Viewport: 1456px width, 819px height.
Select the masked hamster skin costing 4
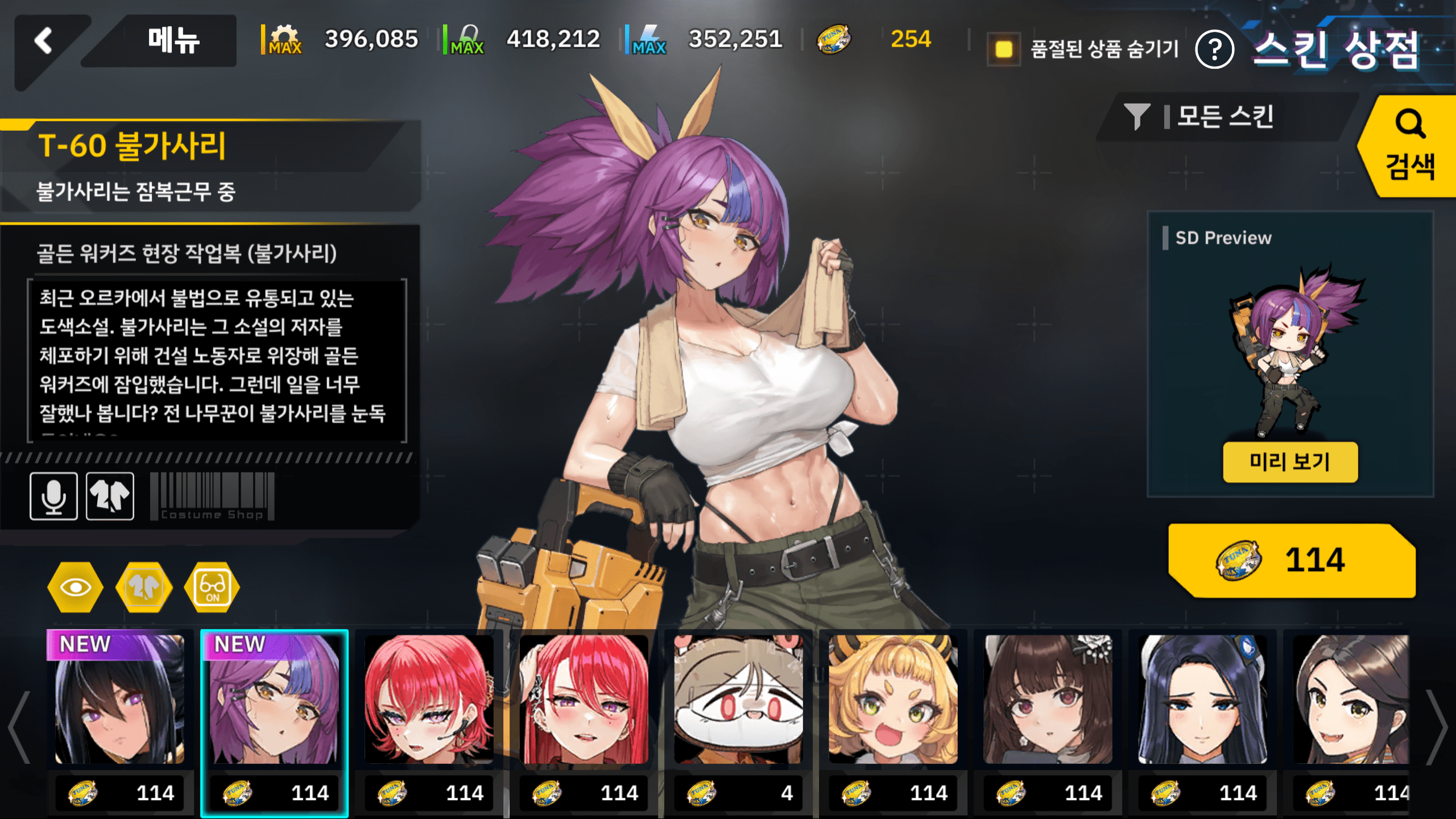pyautogui.click(x=738, y=700)
